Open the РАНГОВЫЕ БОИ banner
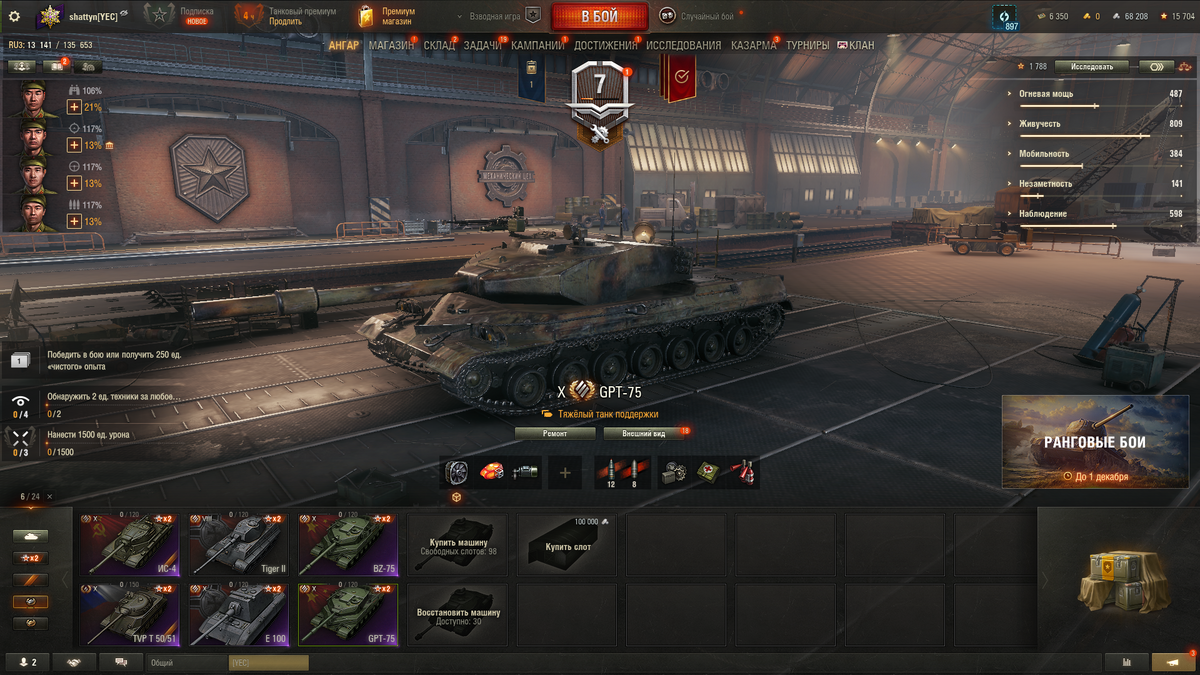This screenshot has width=1200, height=675. (1094, 441)
